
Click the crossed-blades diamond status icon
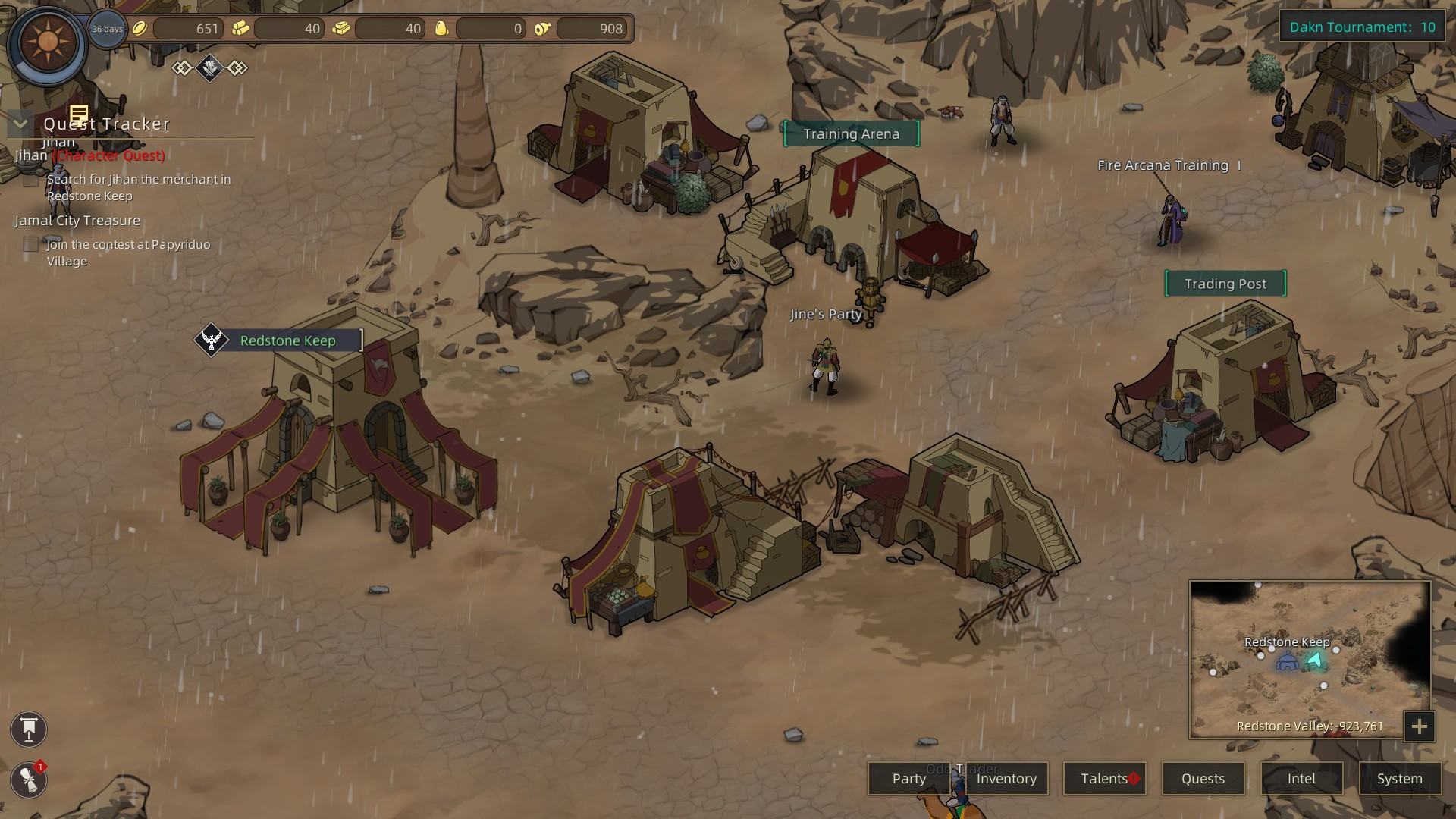click(210, 68)
